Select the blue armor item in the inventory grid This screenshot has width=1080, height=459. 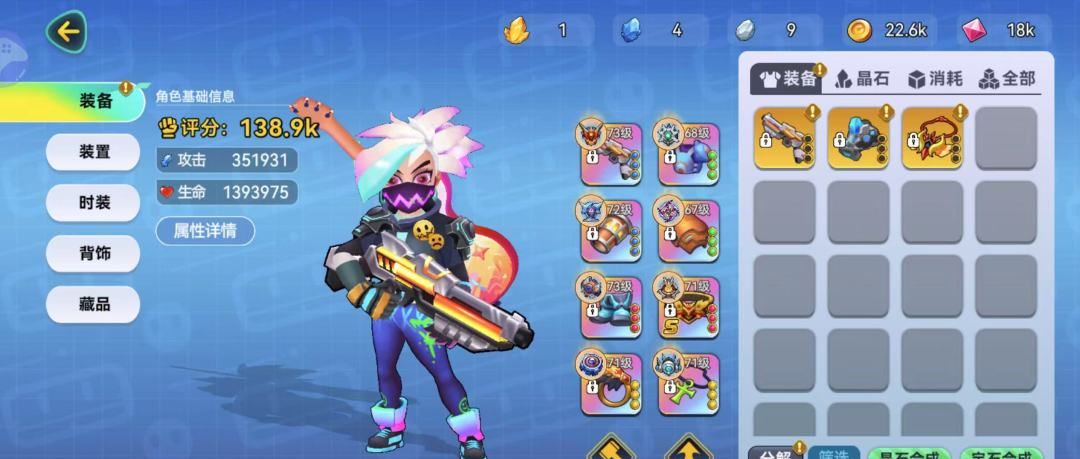[858, 138]
